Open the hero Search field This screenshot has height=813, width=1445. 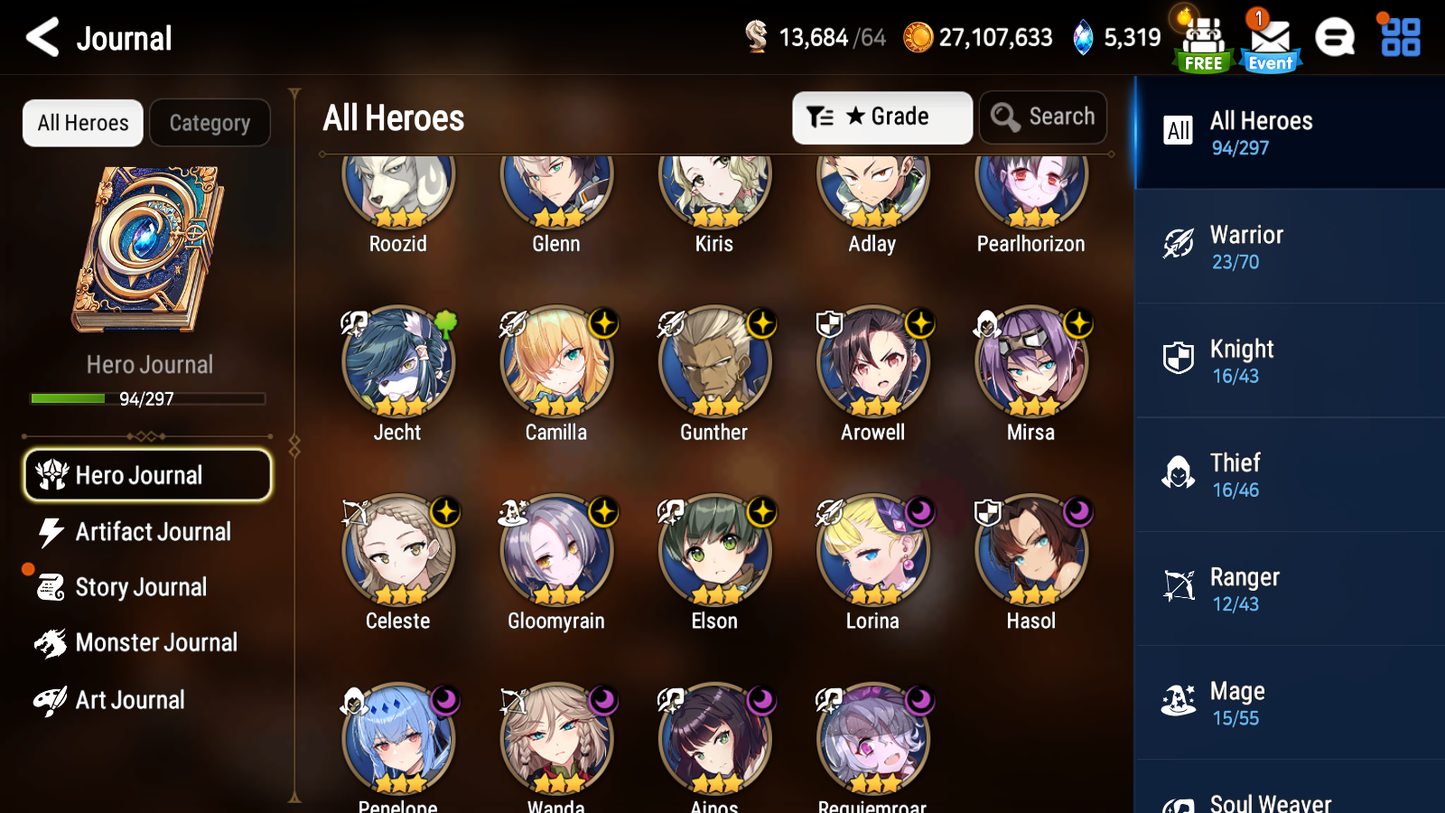1043,117
